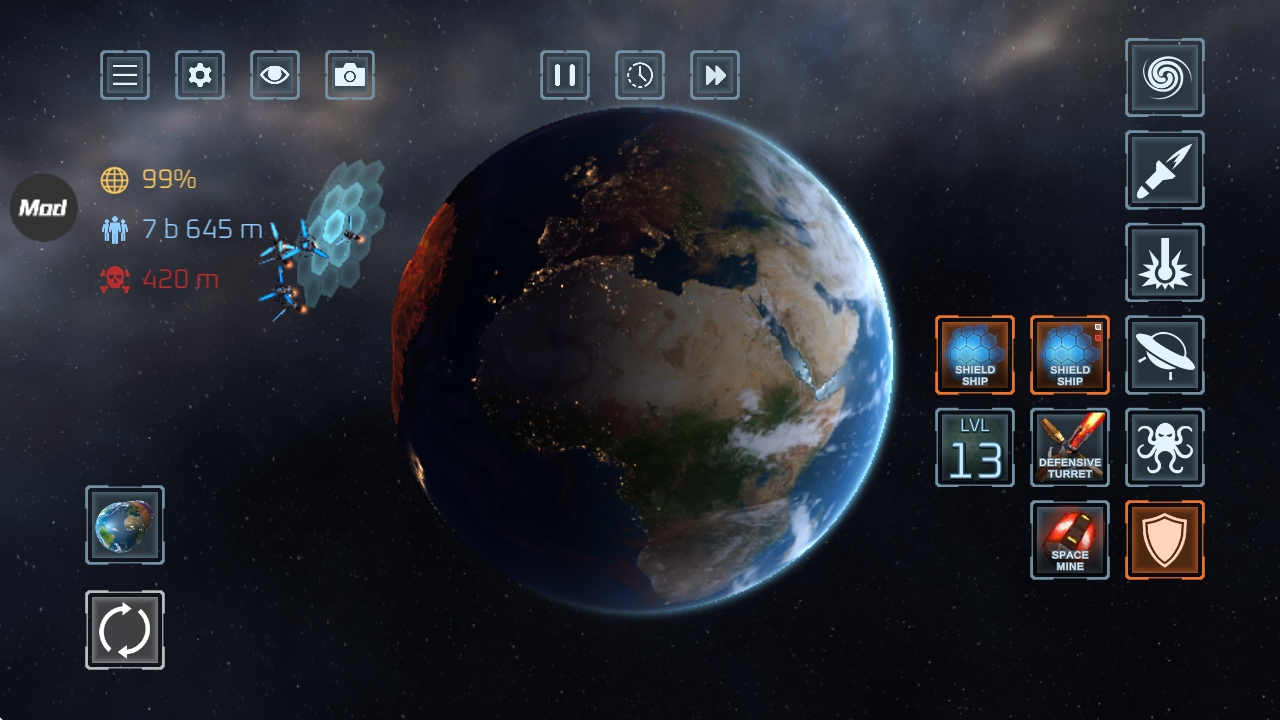Open the octopus monster category
Image resolution: width=1280 pixels, height=720 pixels.
point(1165,447)
